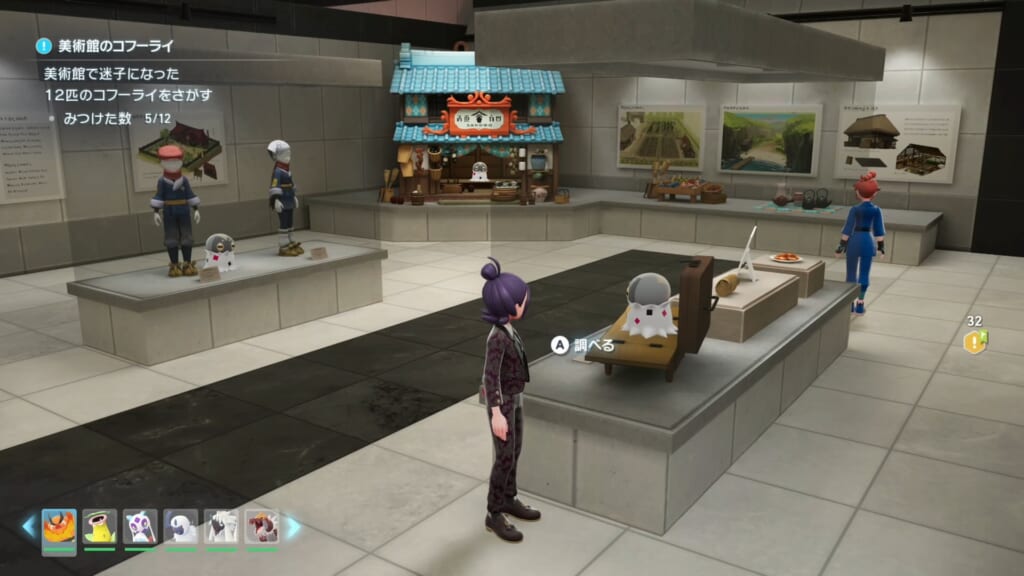The height and width of the screenshot is (576, 1024).
Task: Select the yellow Victreebel party slot
Action: (x=99, y=525)
